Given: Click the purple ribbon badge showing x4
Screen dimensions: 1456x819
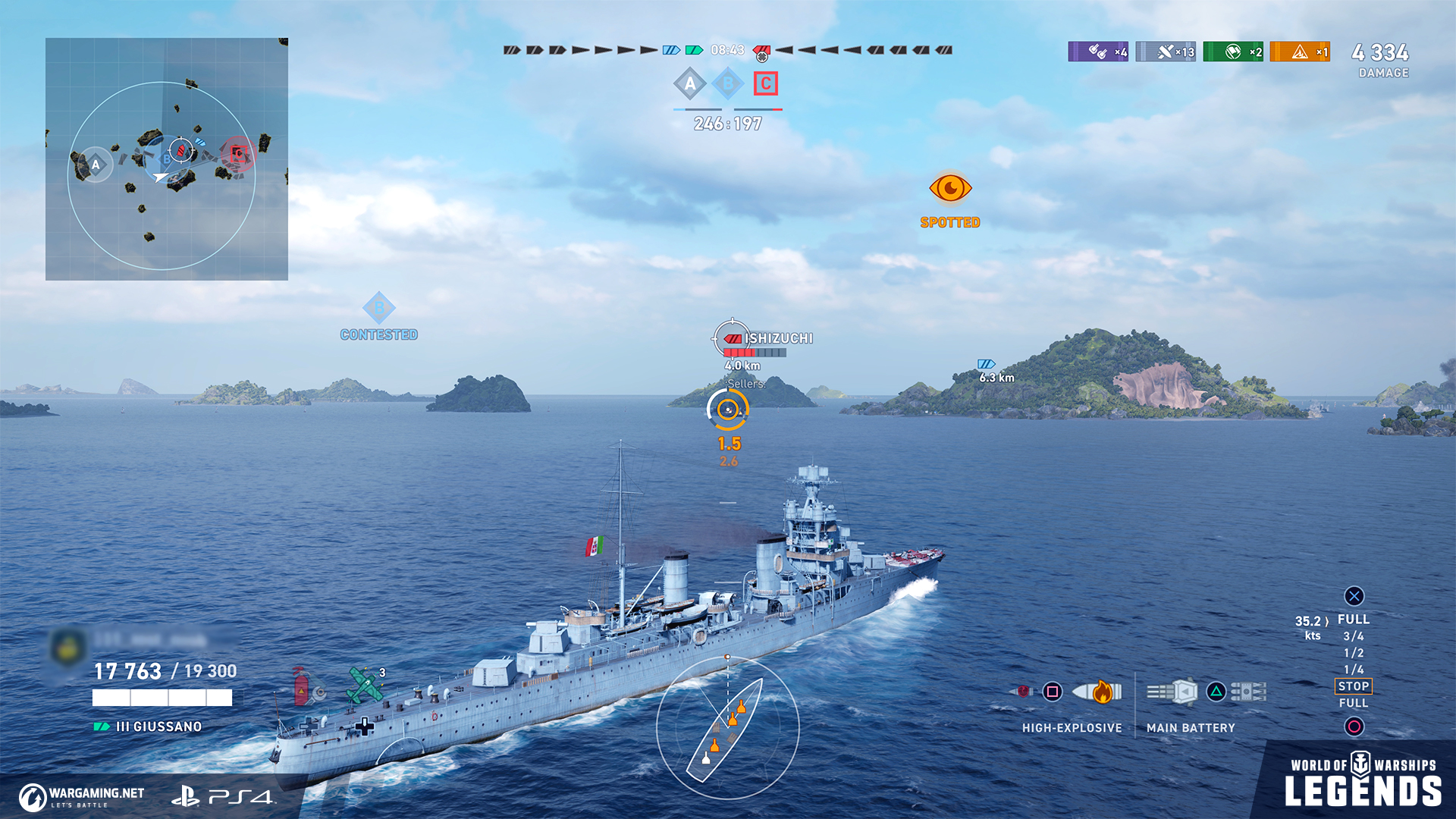Looking at the screenshot, I should point(1098,52).
